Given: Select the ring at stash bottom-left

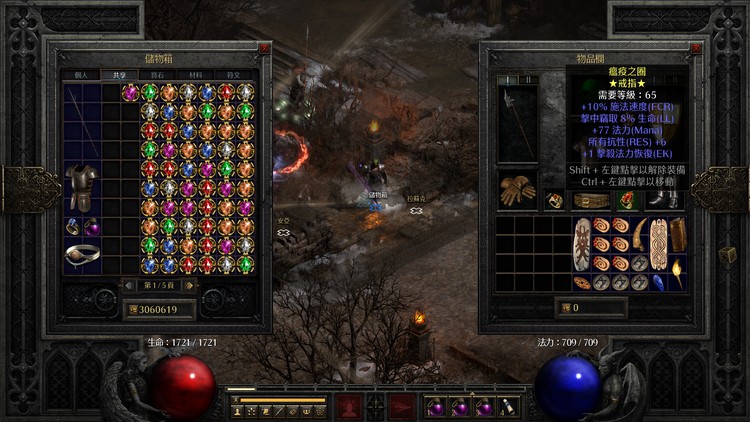Looking at the screenshot, I should click(80, 255).
